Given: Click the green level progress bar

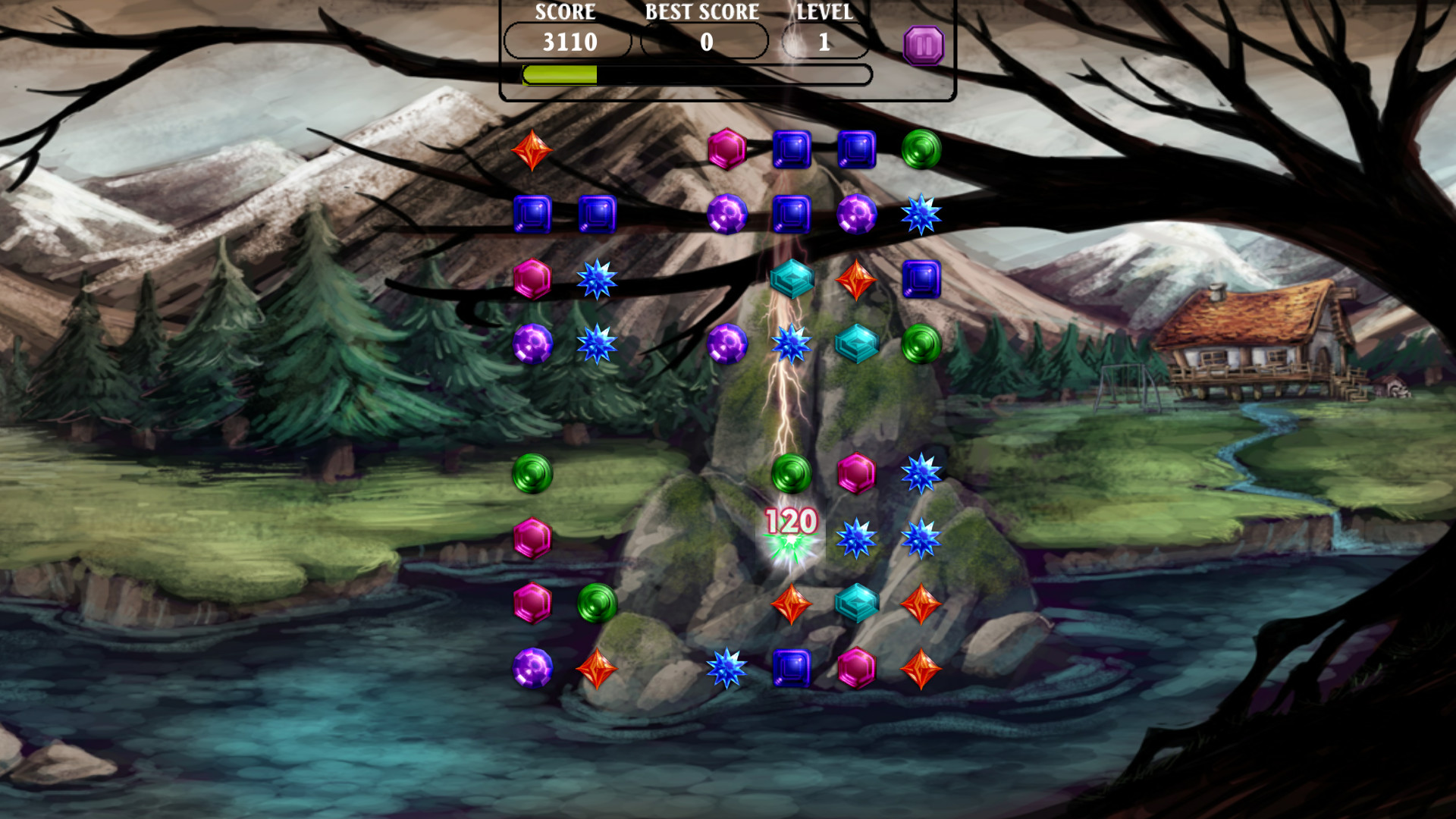Looking at the screenshot, I should tap(561, 75).
